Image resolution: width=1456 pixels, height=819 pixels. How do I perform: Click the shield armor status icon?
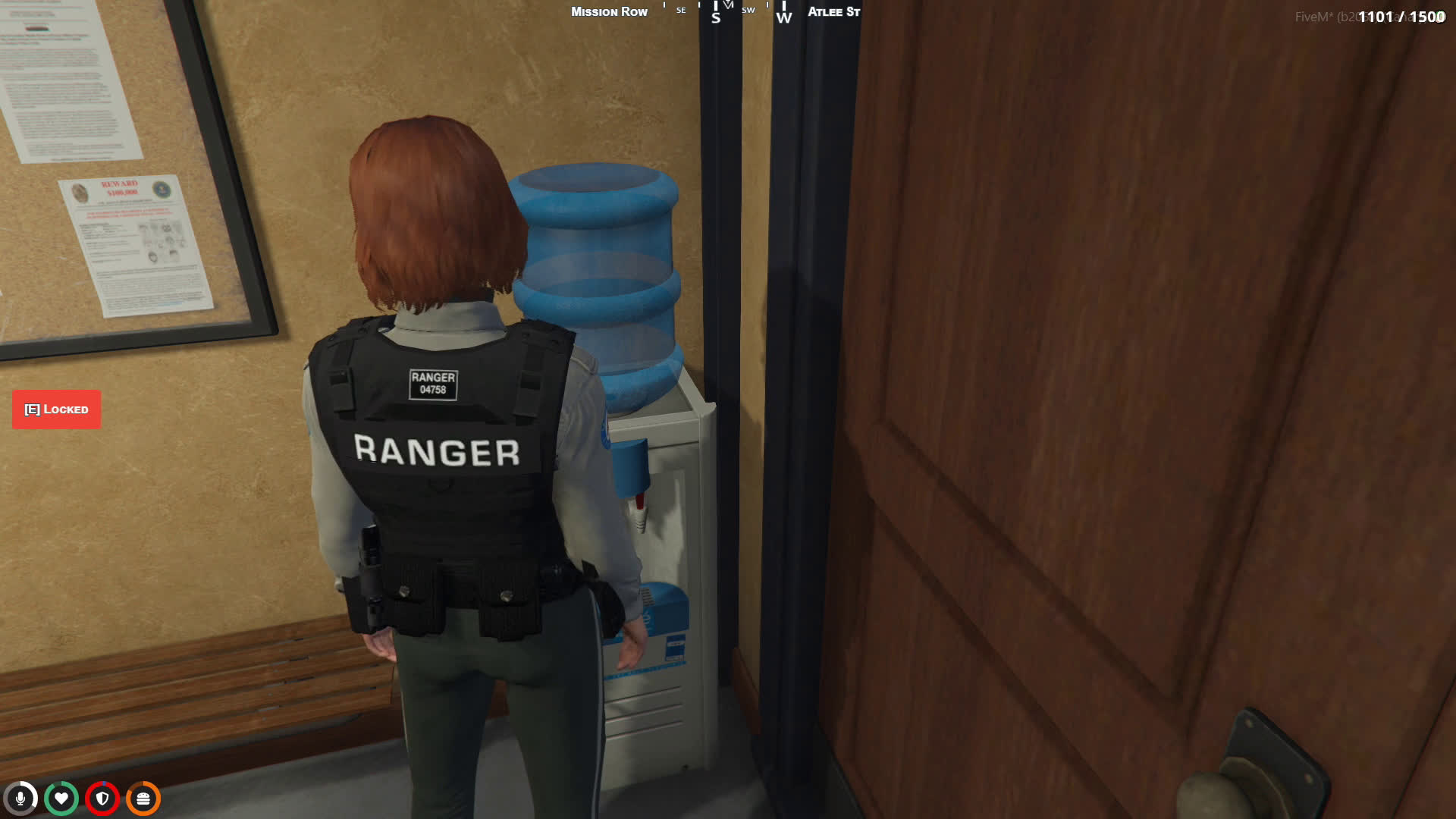click(x=102, y=799)
